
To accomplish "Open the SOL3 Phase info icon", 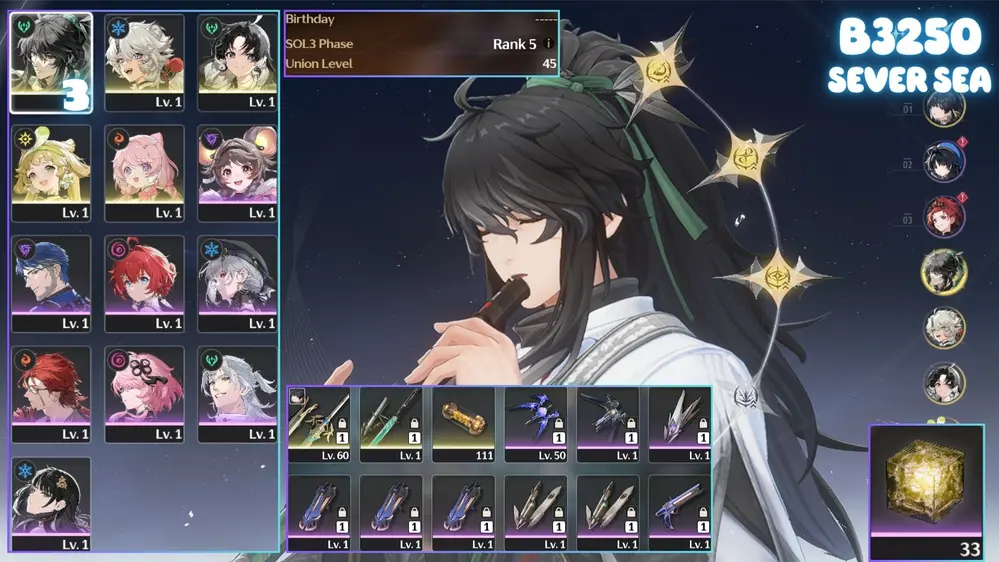I will click(548, 44).
